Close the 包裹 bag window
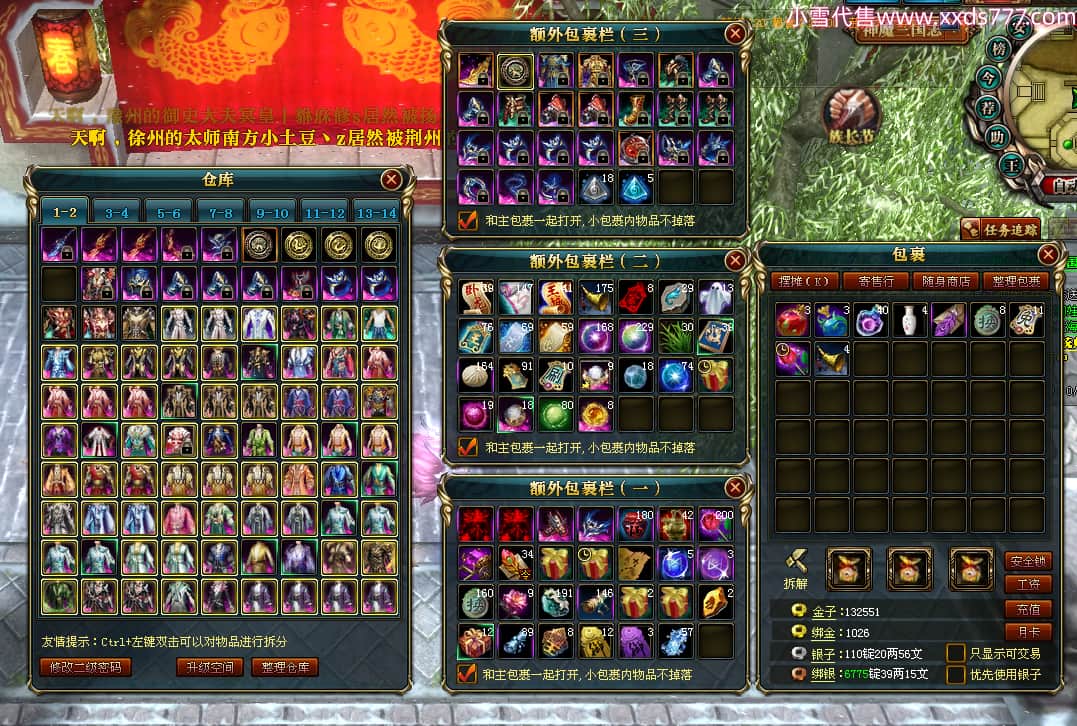Viewport: 1077px width, 726px height. pos(1048,254)
